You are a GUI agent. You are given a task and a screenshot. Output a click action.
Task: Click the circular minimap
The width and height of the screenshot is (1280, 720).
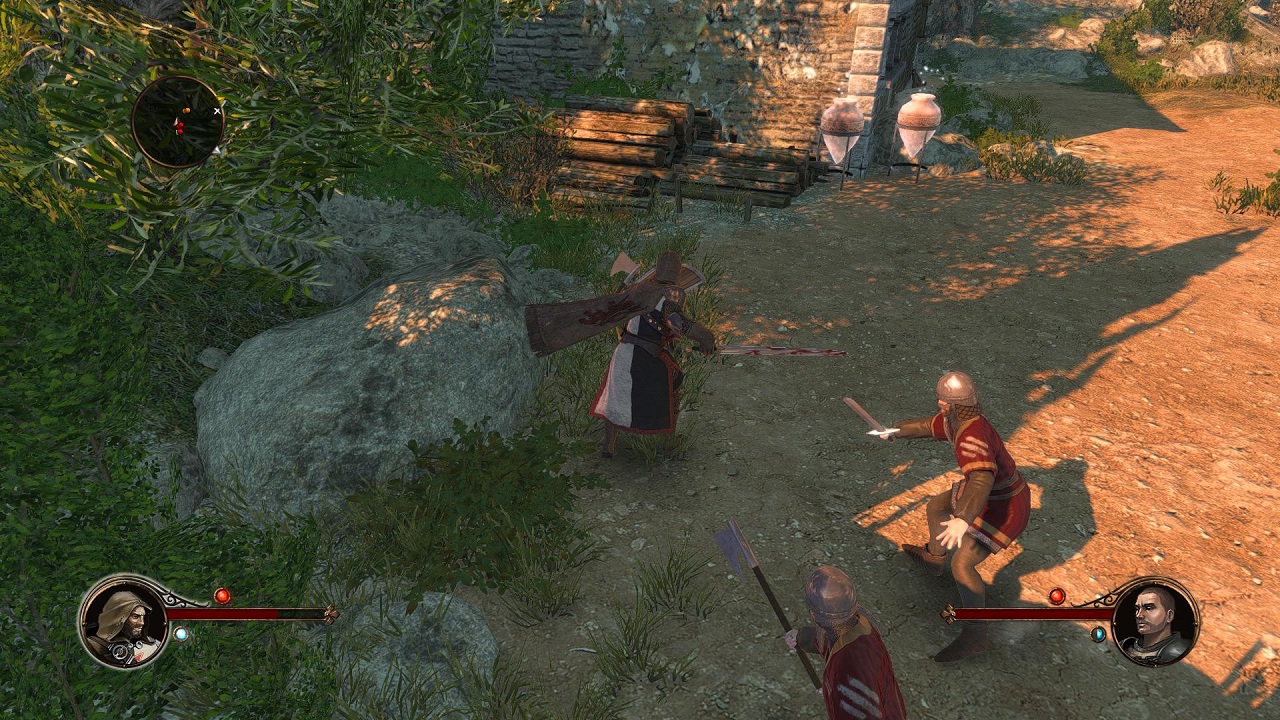point(178,122)
